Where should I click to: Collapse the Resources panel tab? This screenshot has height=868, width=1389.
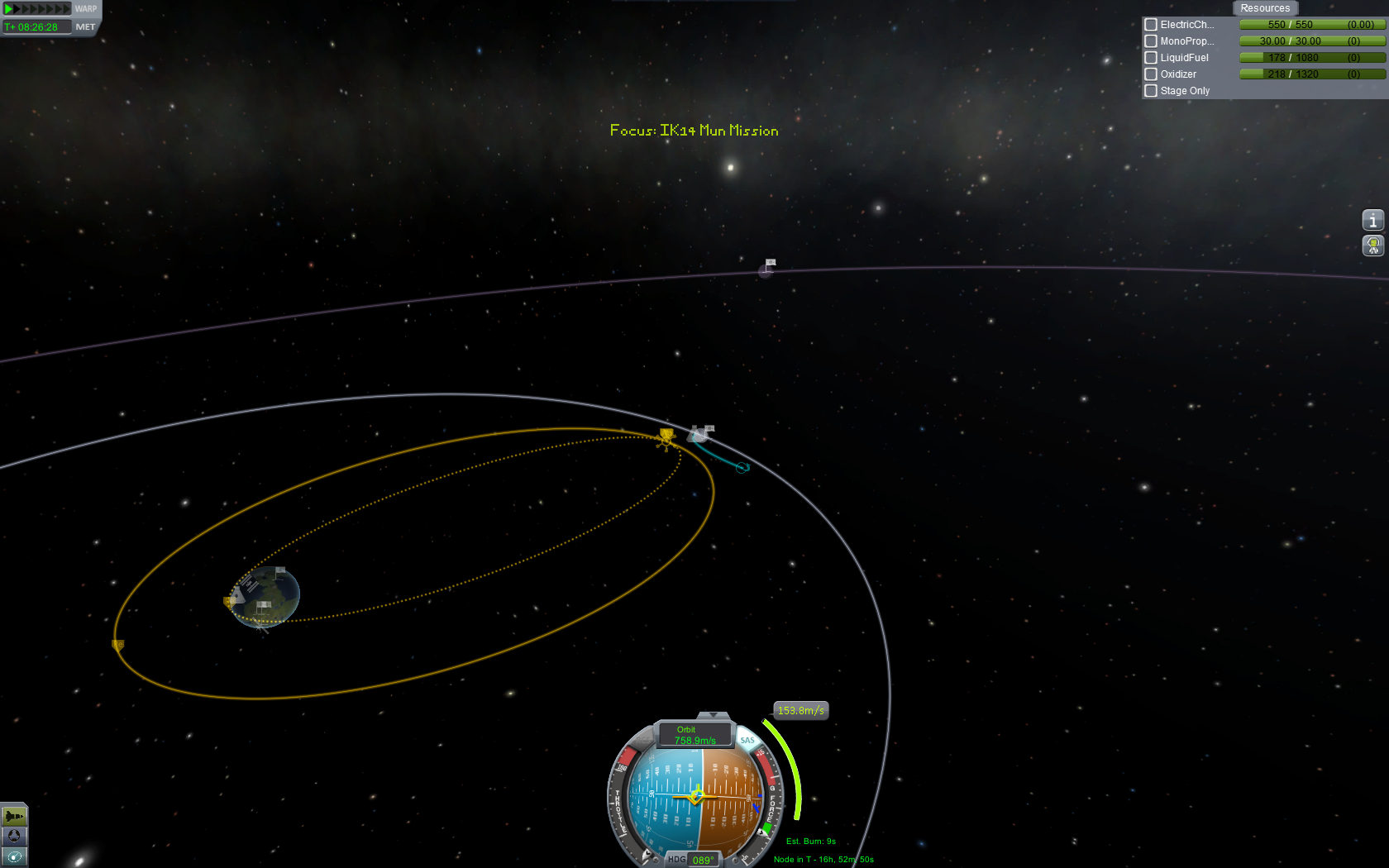[x=1264, y=8]
